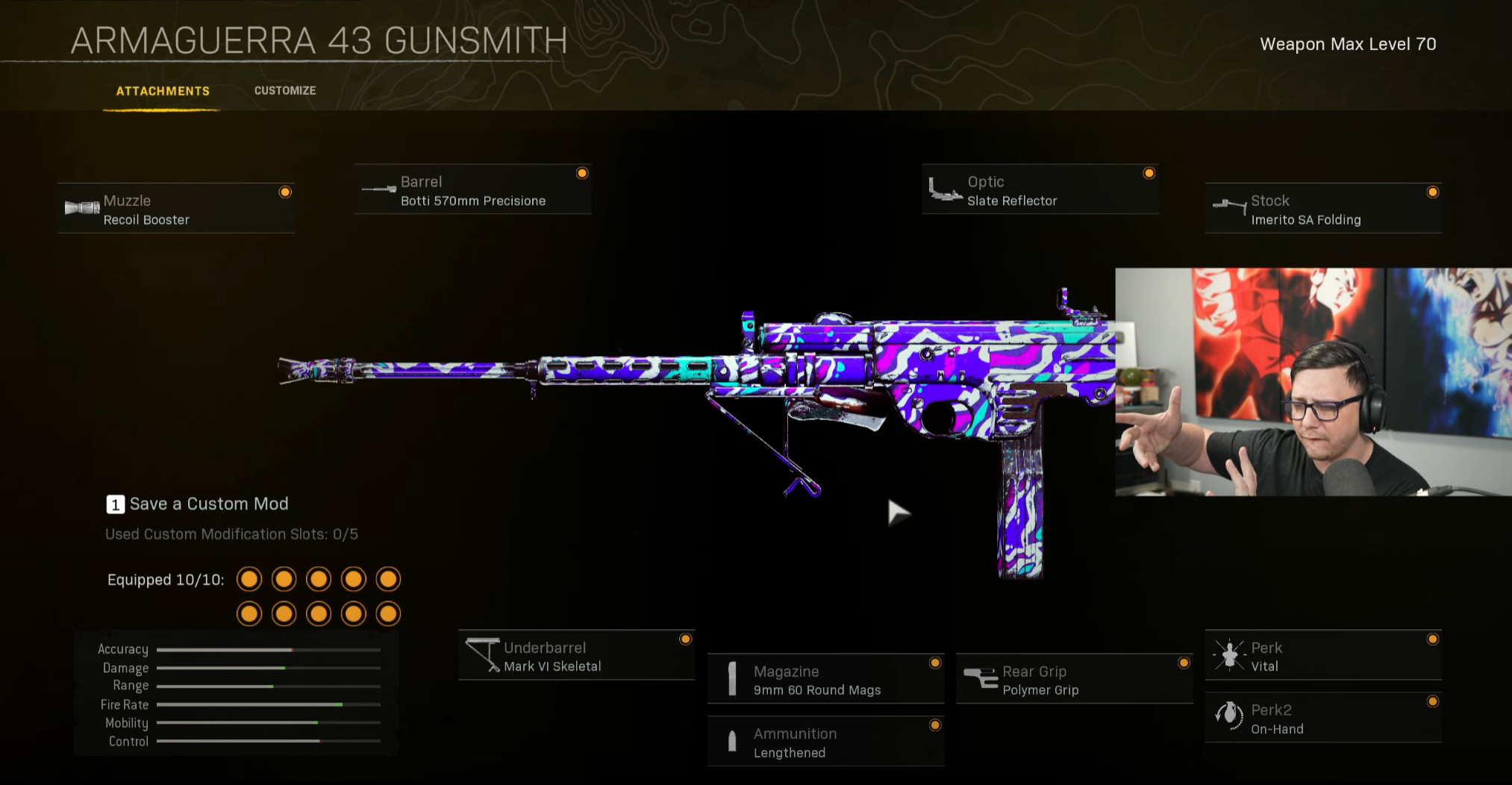Viewport: 1512px width, 785px height.
Task: Open the Muzzle Recoil Booster slot
Action: (176, 210)
